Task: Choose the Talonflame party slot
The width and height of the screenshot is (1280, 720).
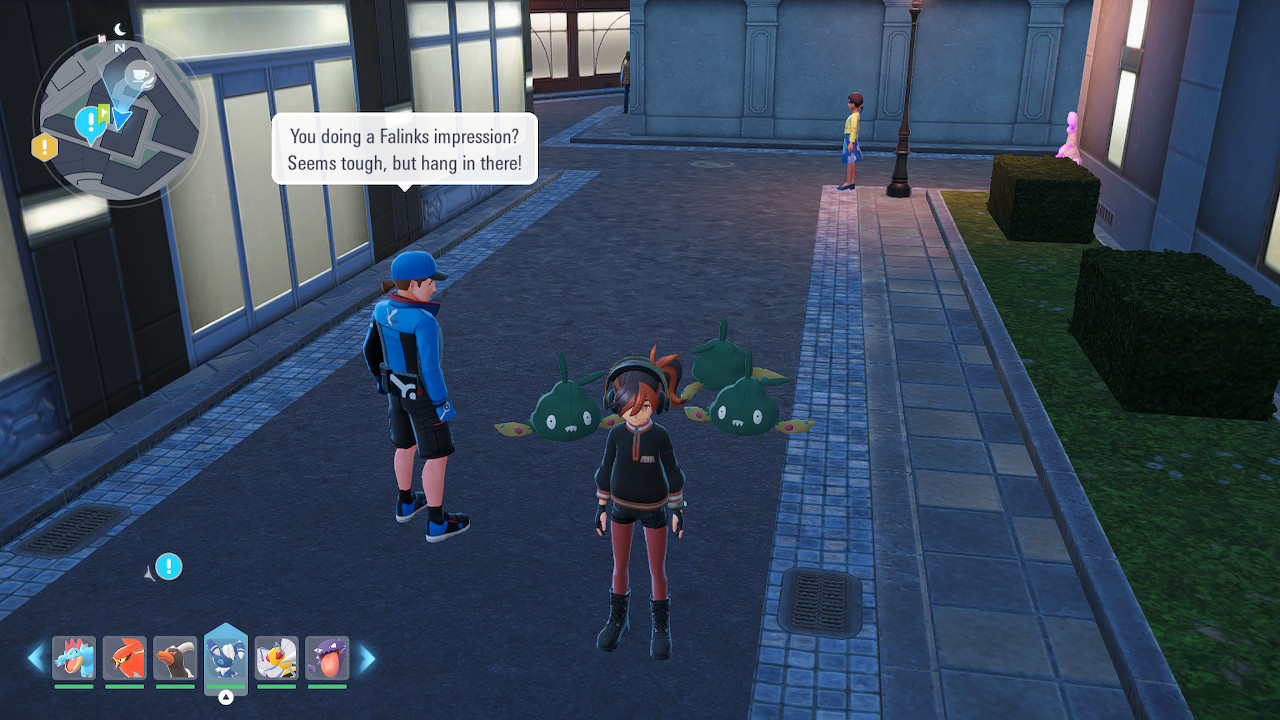Action: pos(125,658)
